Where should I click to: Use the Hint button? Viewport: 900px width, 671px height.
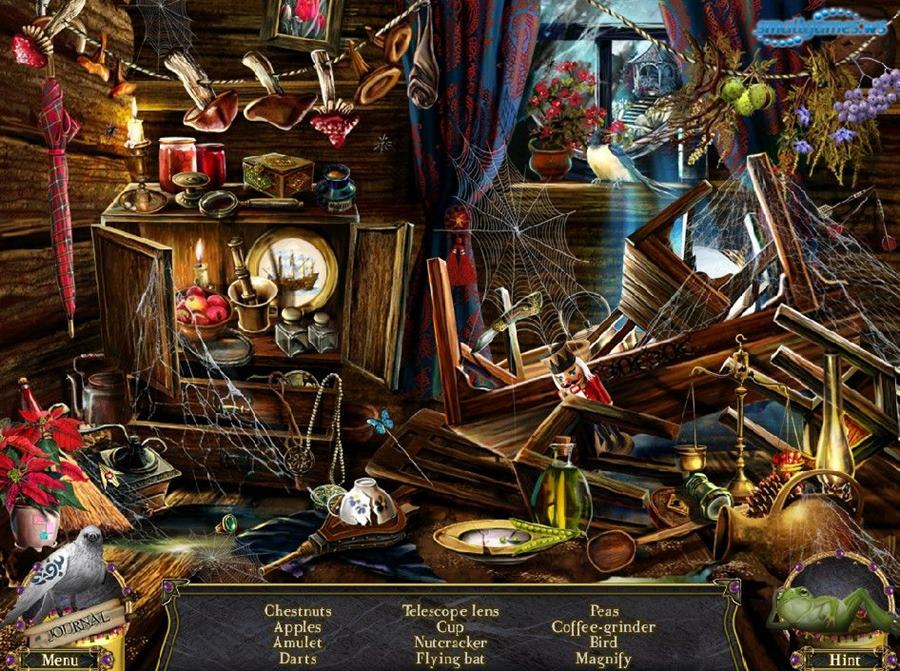click(843, 659)
